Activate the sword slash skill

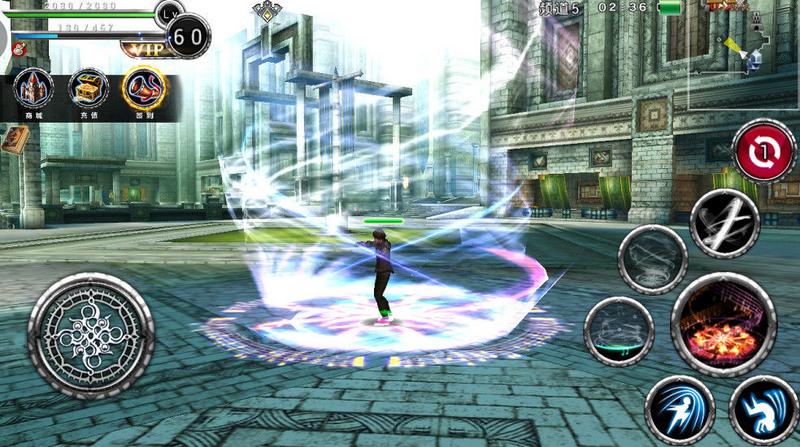(724, 222)
